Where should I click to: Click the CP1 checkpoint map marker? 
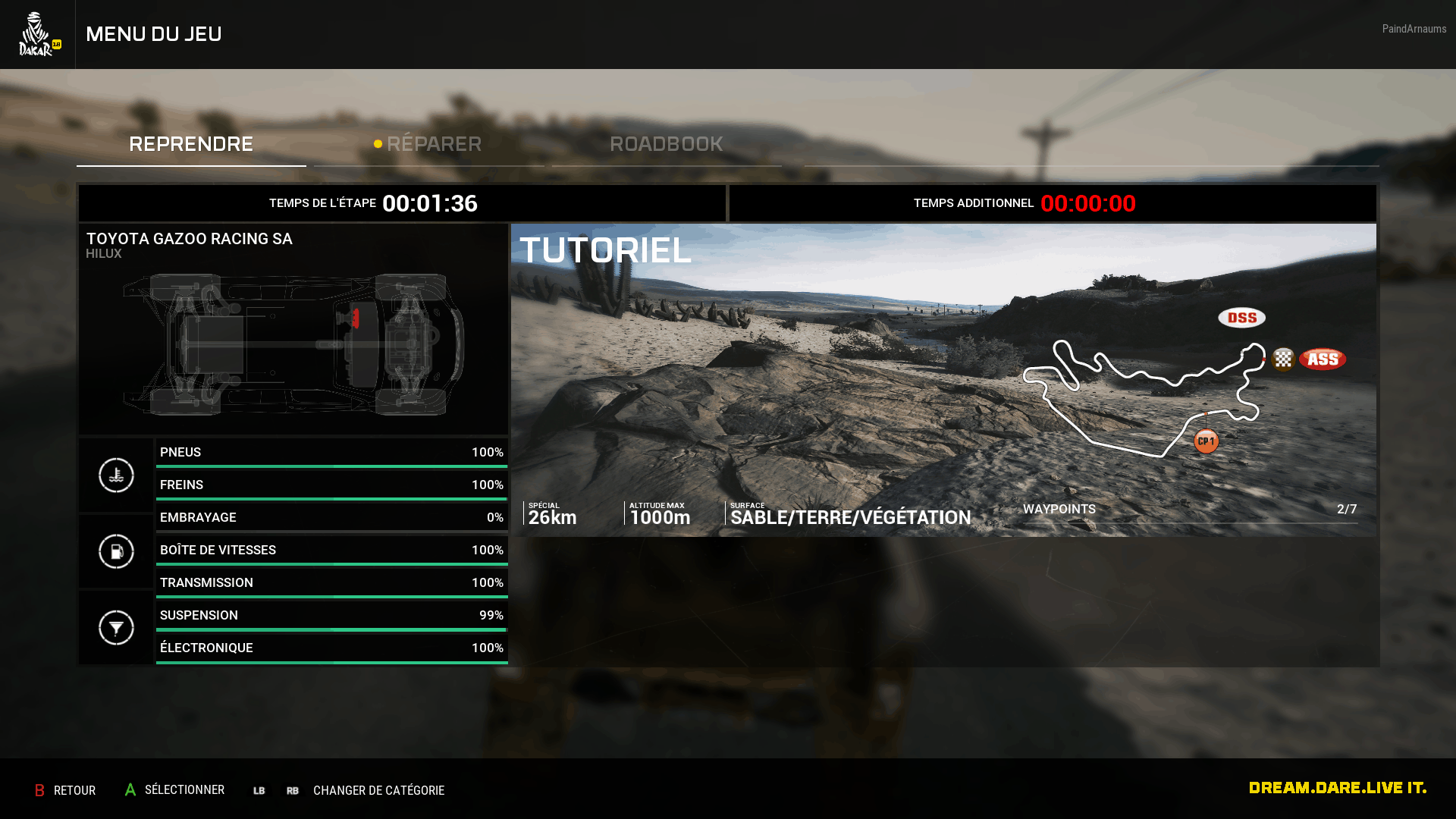coord(1206,441)
